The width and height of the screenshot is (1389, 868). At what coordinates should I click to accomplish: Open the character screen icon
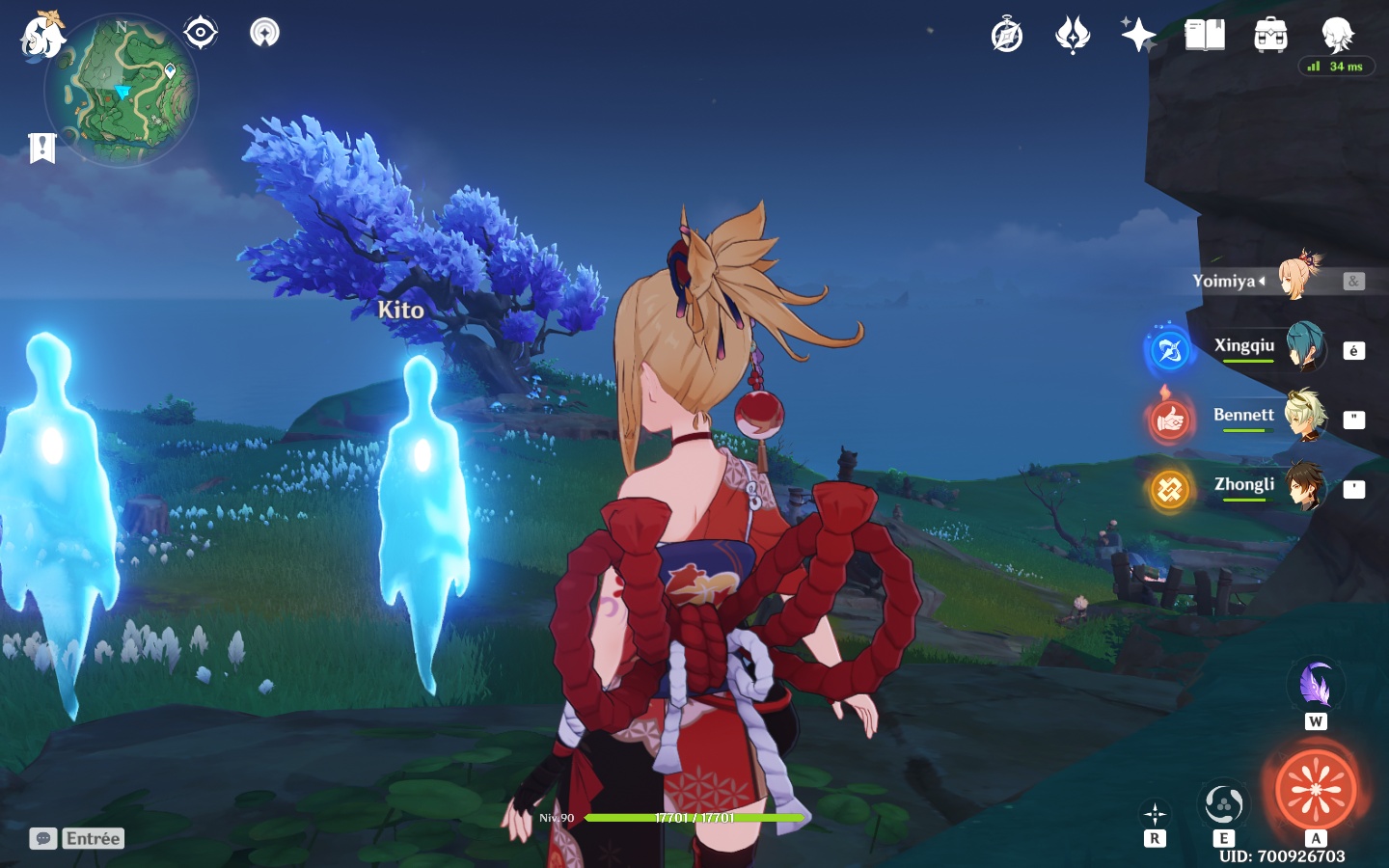(1337, 35)
